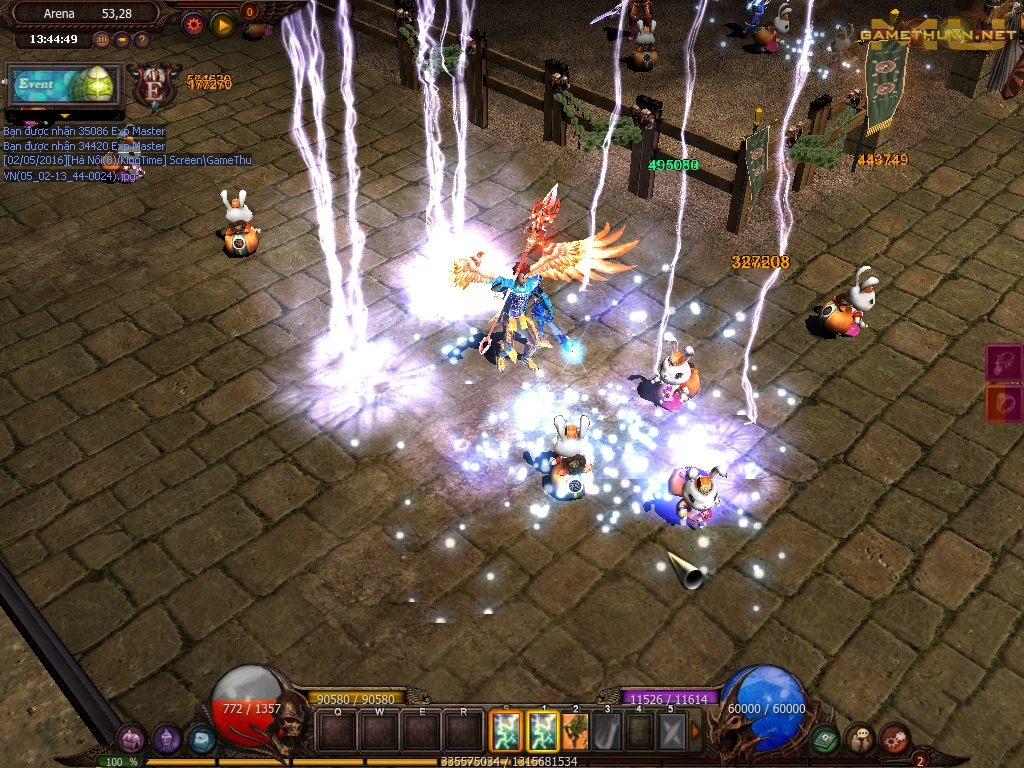Expand the yellow arrow under Event banner

pyautogui.click(x=65, y=116)
